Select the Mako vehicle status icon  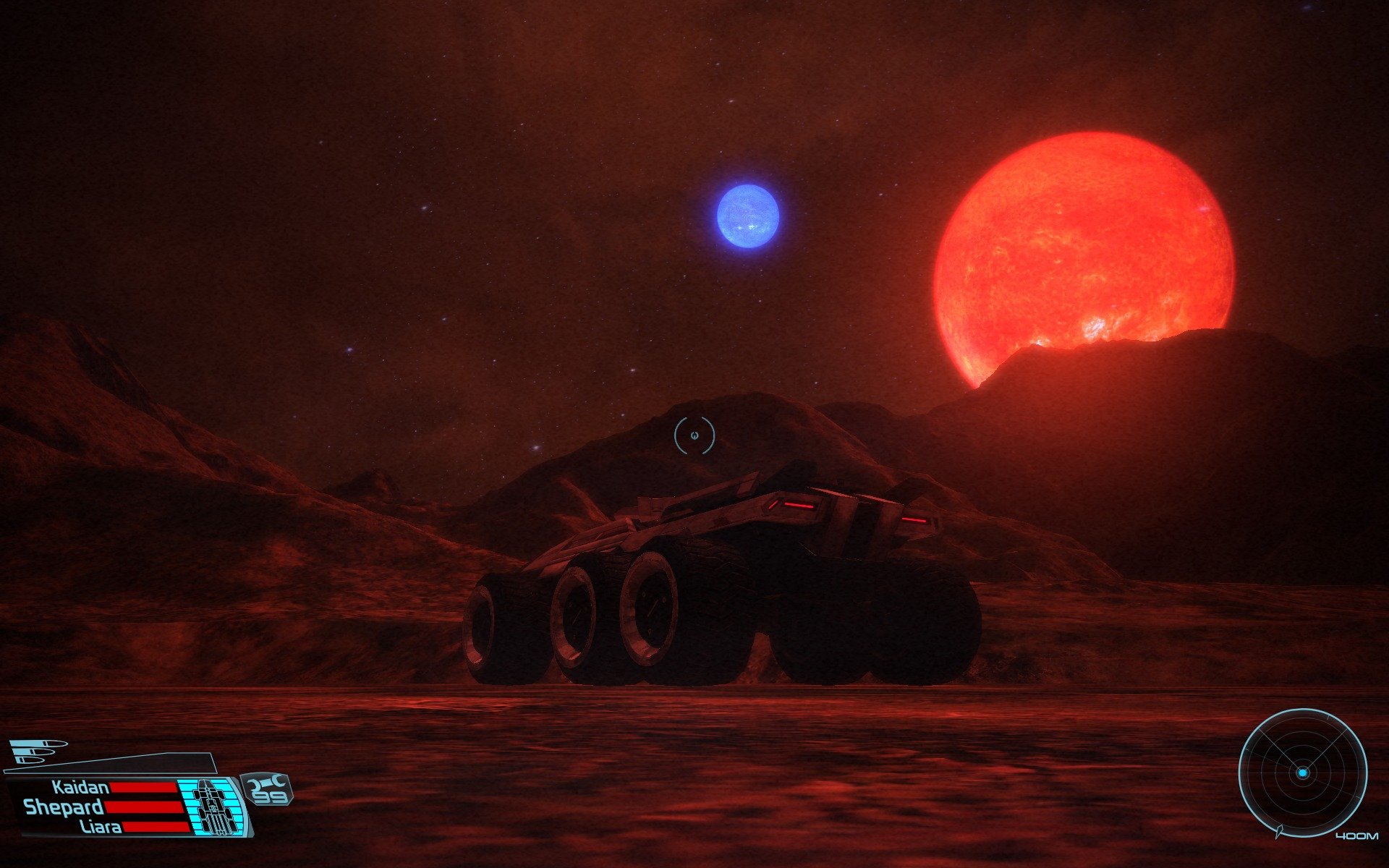pyautogui.click(x=213, y=806)
